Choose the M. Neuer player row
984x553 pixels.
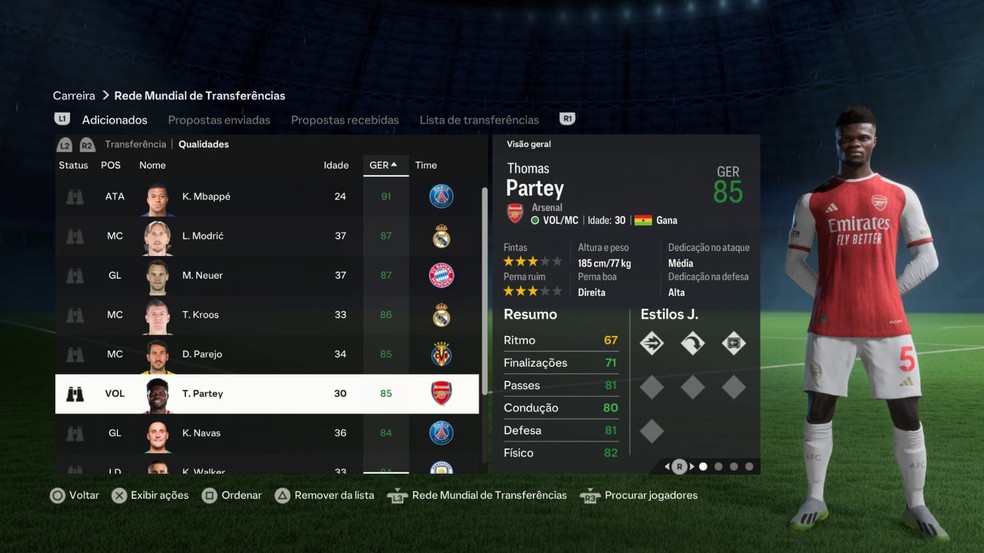(x=266, y=275)
